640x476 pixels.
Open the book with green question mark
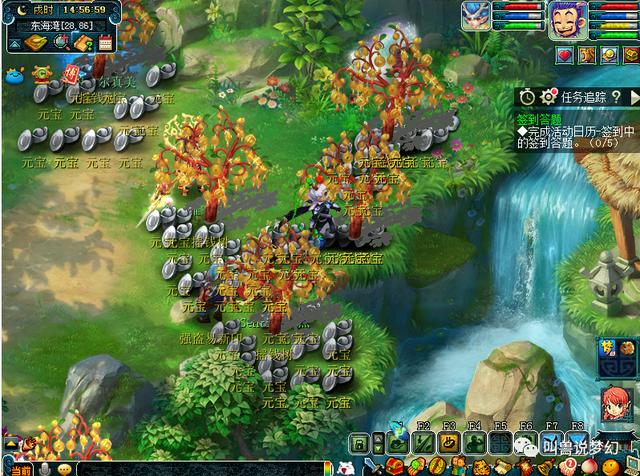coord(84,42)
